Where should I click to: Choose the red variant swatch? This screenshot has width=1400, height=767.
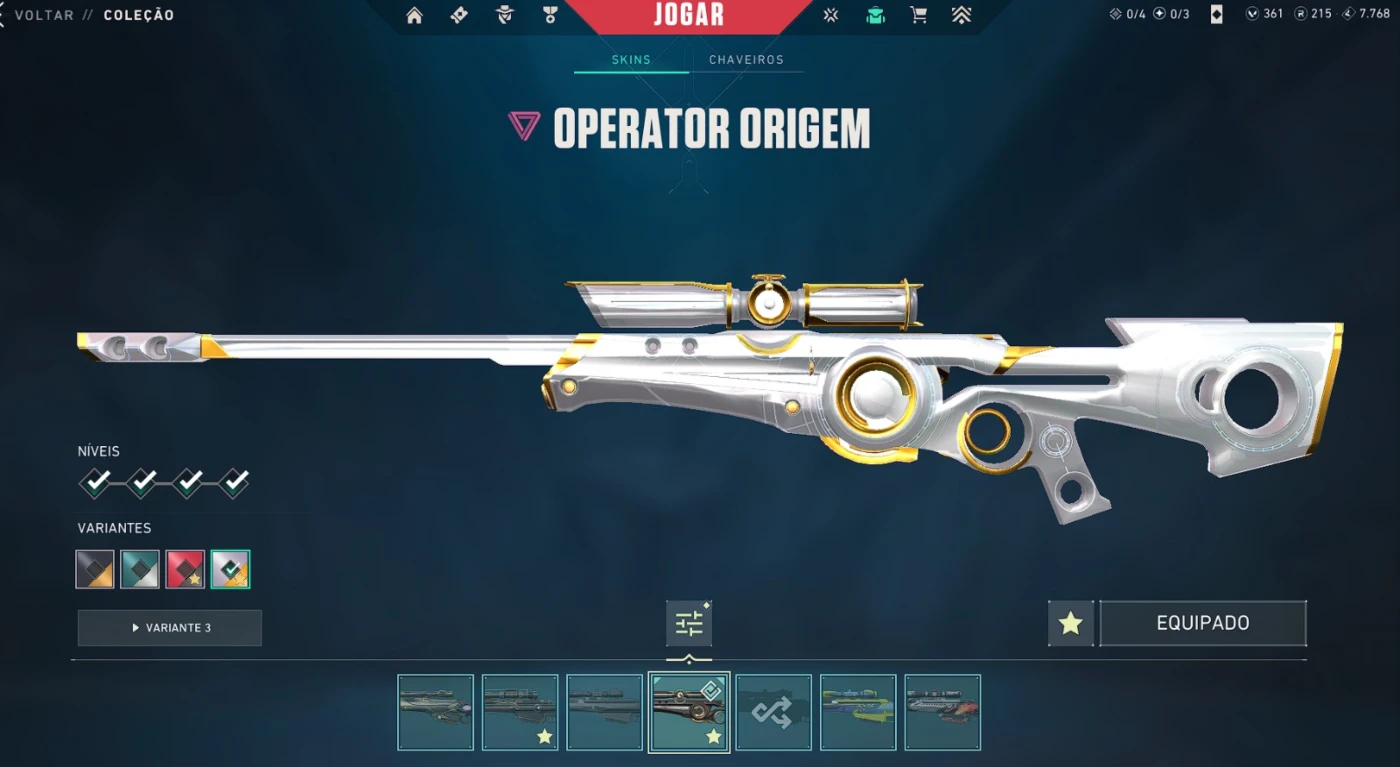pyautogui.click(x=185, y=569)
